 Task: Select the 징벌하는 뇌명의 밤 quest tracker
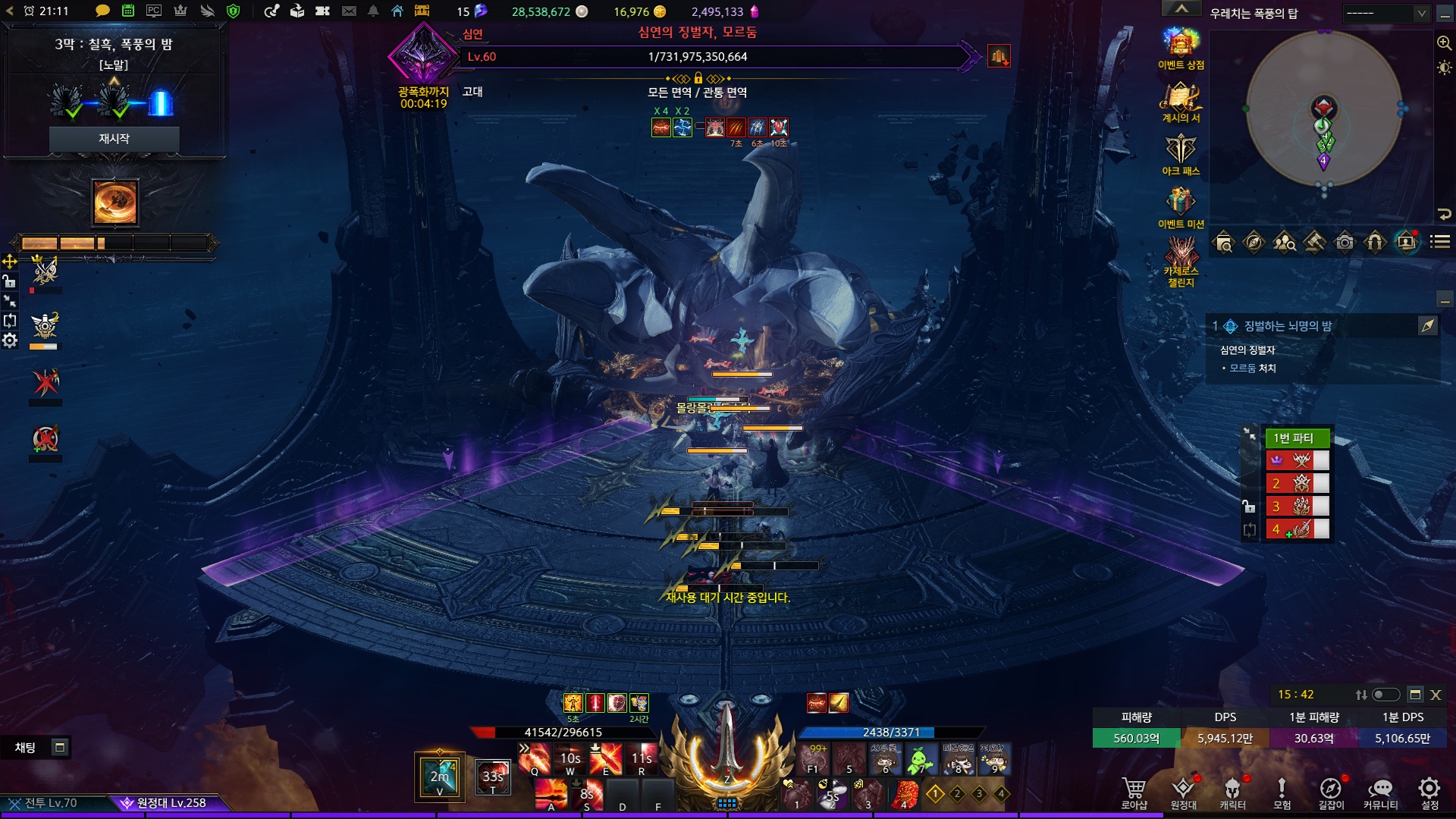(1288, 326)
